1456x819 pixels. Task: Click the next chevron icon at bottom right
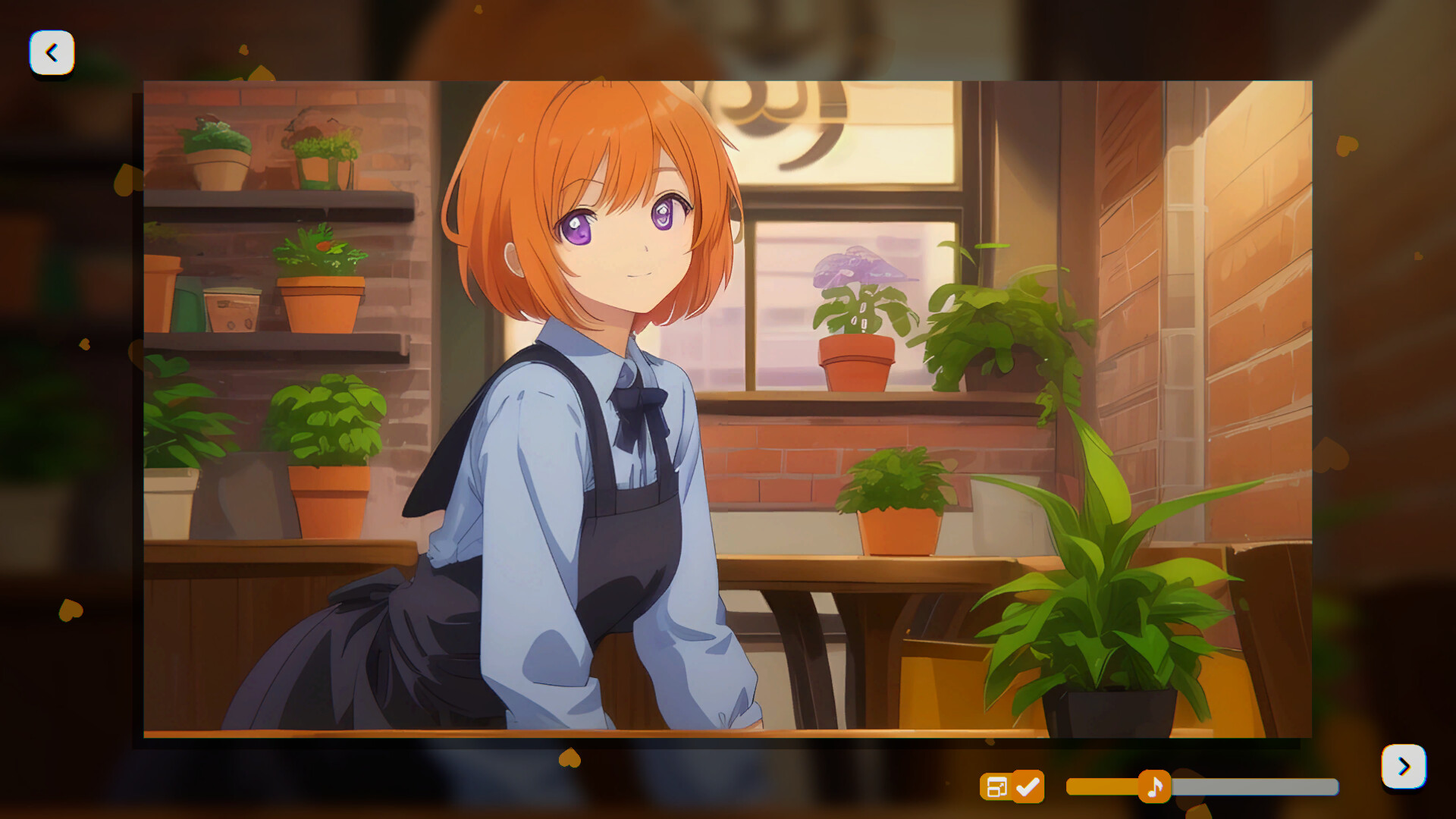click(x=1404, y=766)
